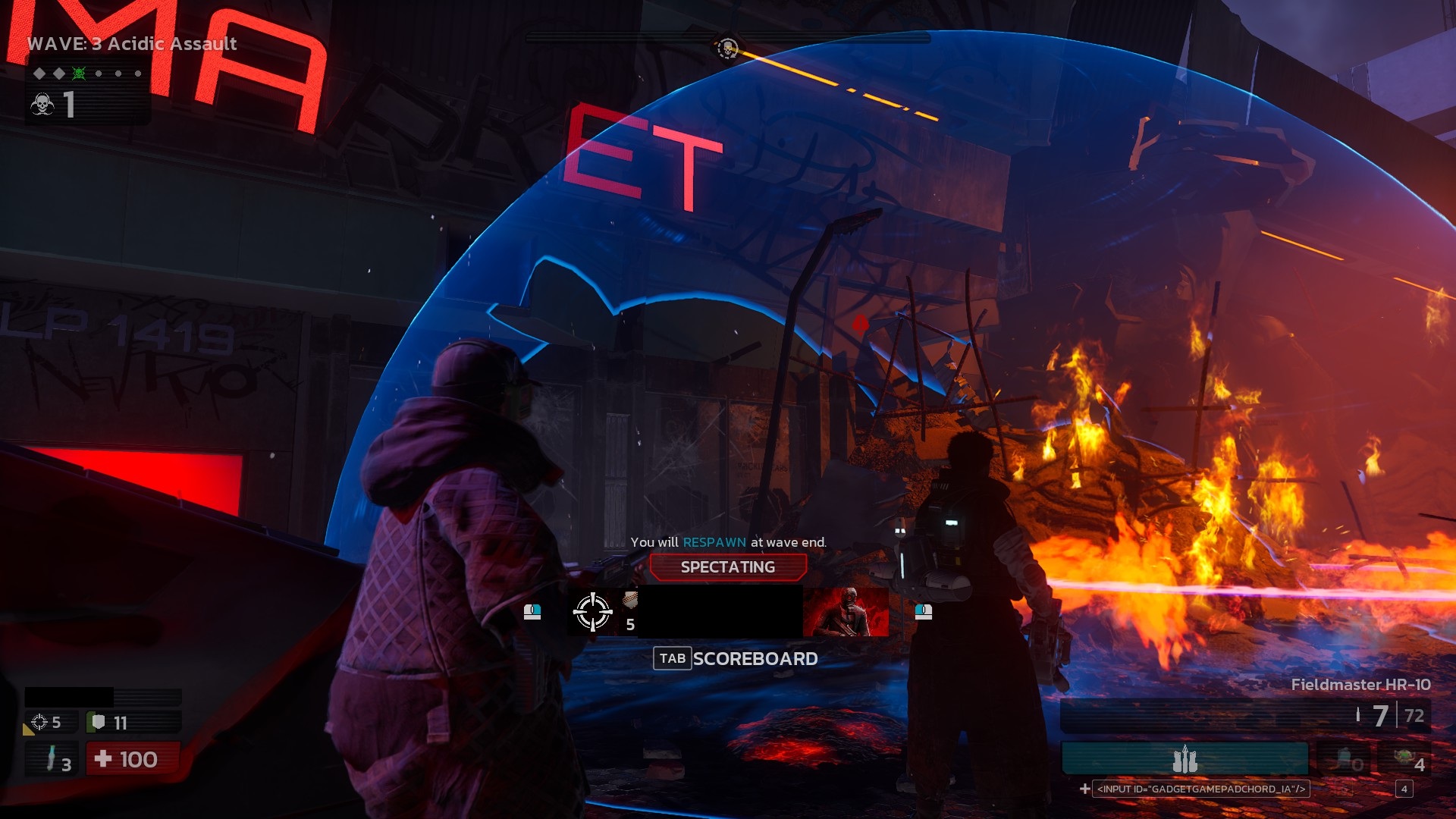Click the spectated player's gas-mask portrait
The height and width of the screenshot is (819, 1456).
(x=846, y=612)
